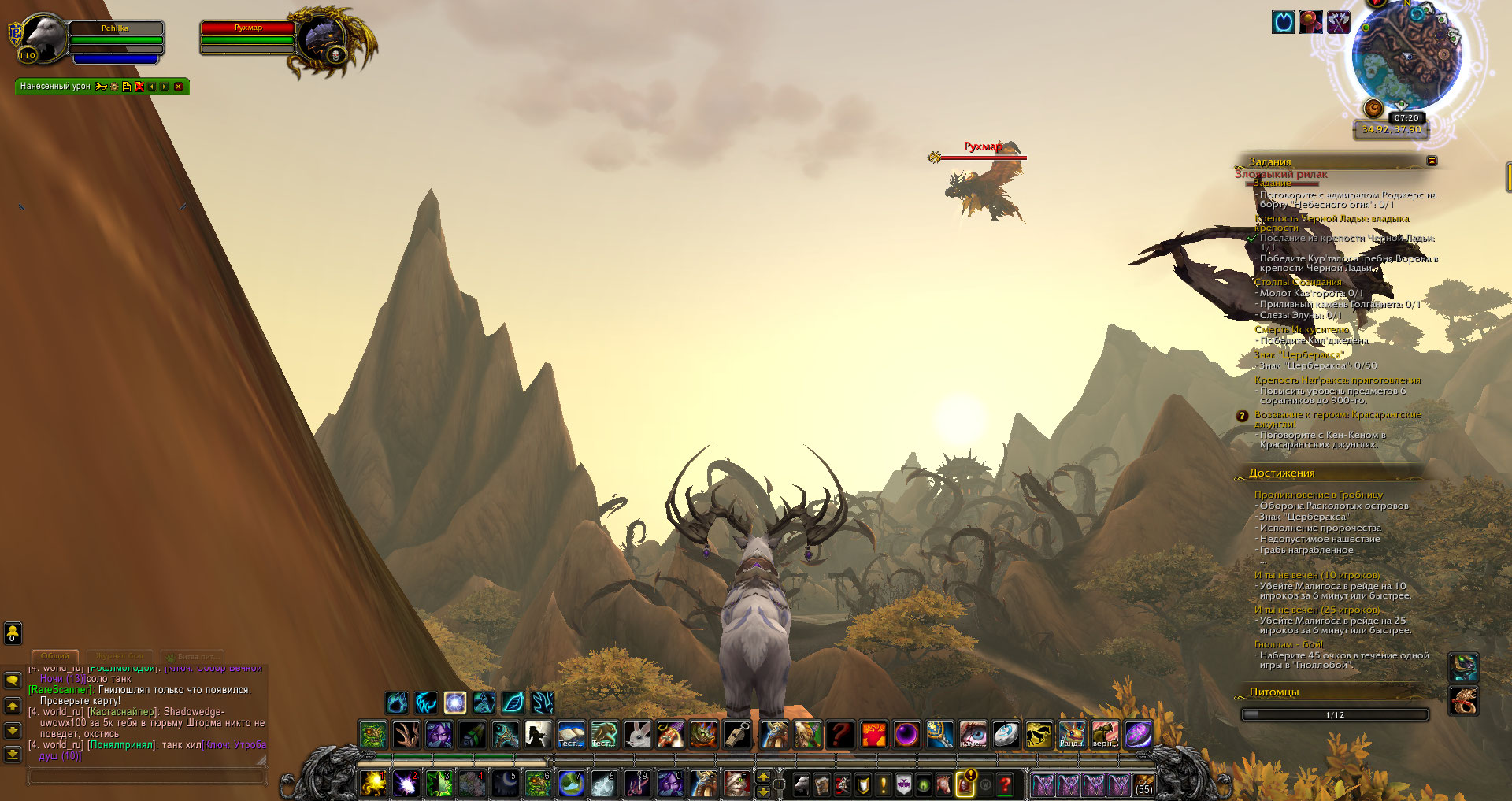Close the damage meter window
This screenshot has width=1512, height=801.
click(179, 87)
